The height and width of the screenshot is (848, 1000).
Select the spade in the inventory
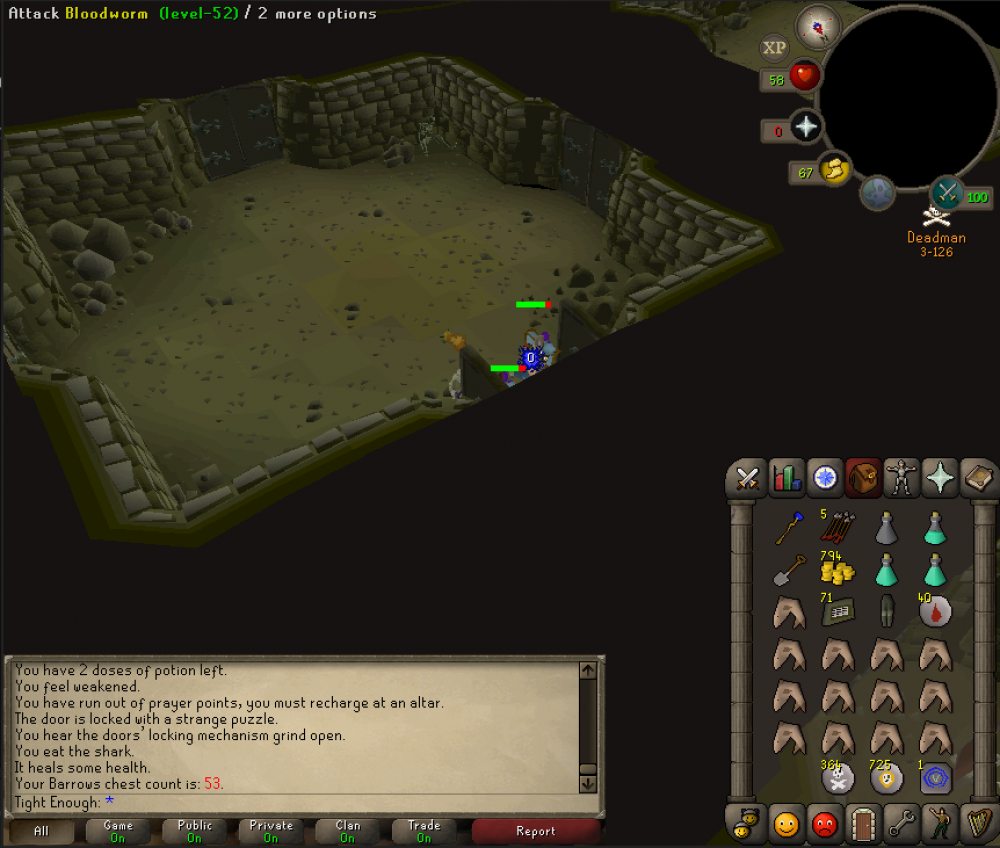point(789,571)
